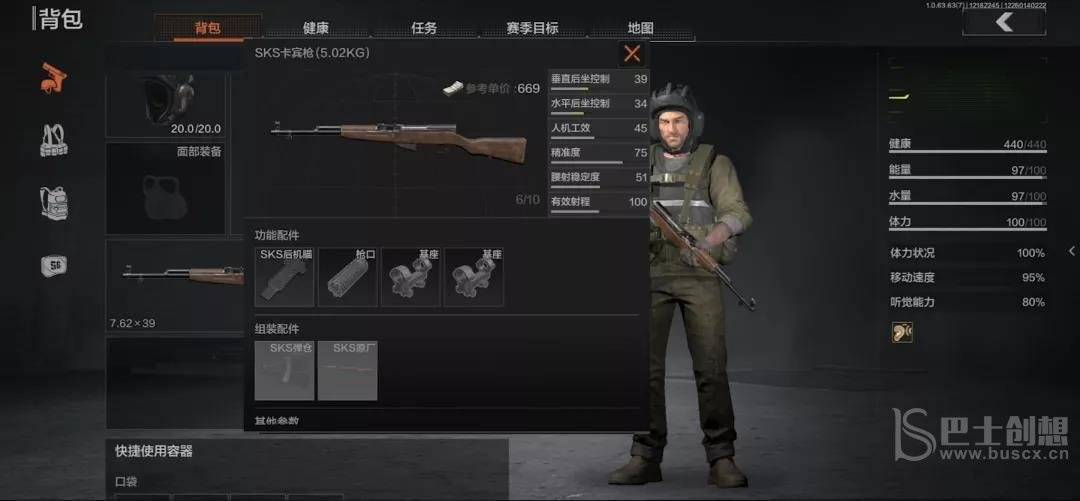1080x501 pixels.
Task: Open the 地图 tab
Action: [x=640, y=28]
